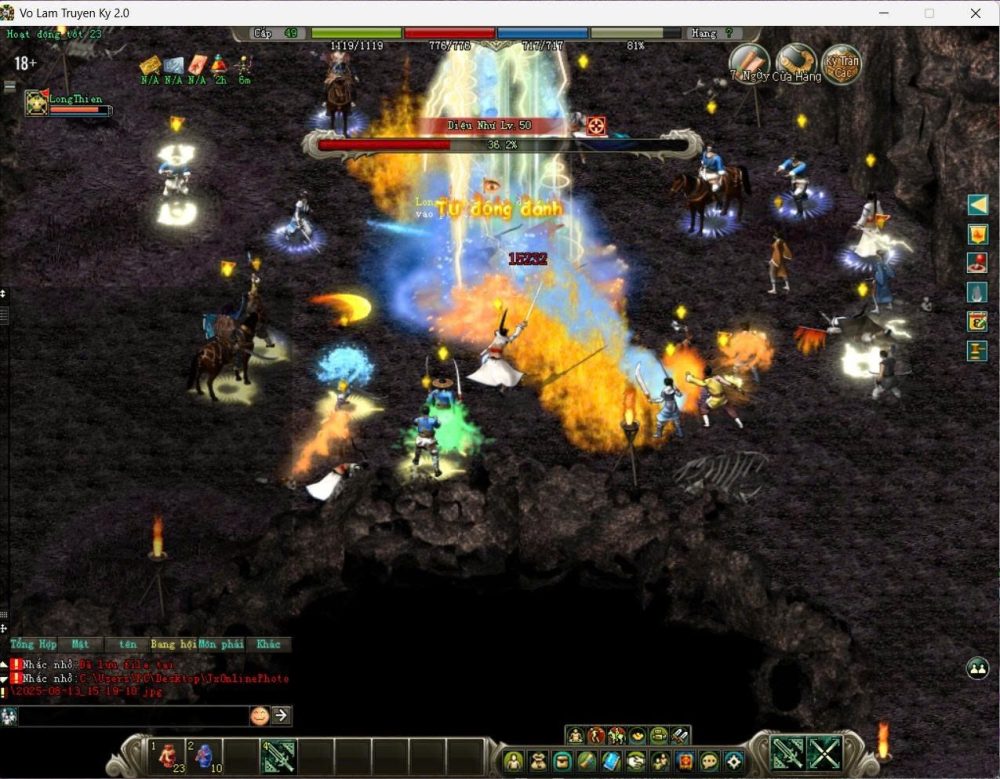Image resolution: width=1000 pixels, height=779 pixels.
Task: Open the Kỳ Trân Các shop
Action: tap(842, 63)
